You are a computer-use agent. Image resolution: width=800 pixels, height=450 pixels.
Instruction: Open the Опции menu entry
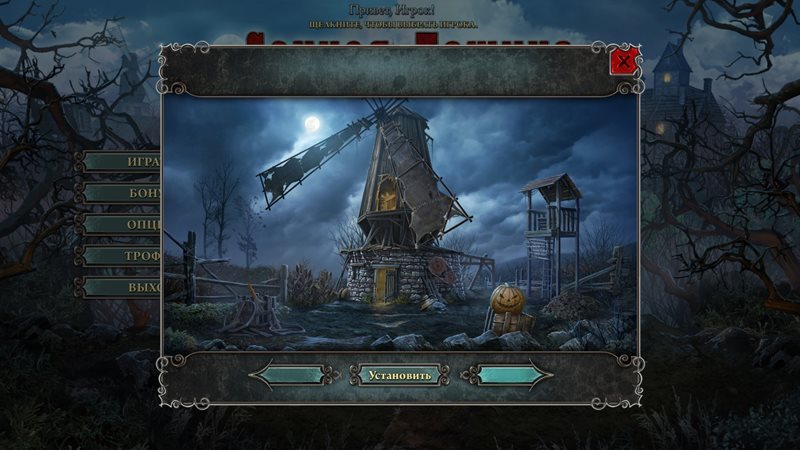pos(122,224)
